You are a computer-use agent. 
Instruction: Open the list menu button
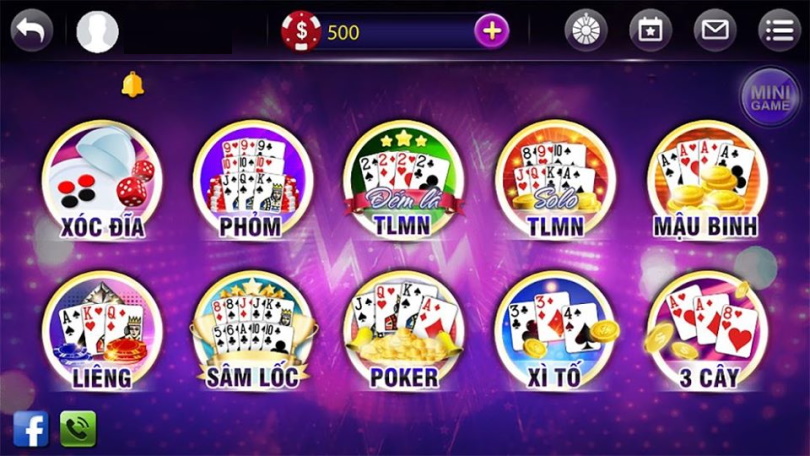[x=779, y=31]
